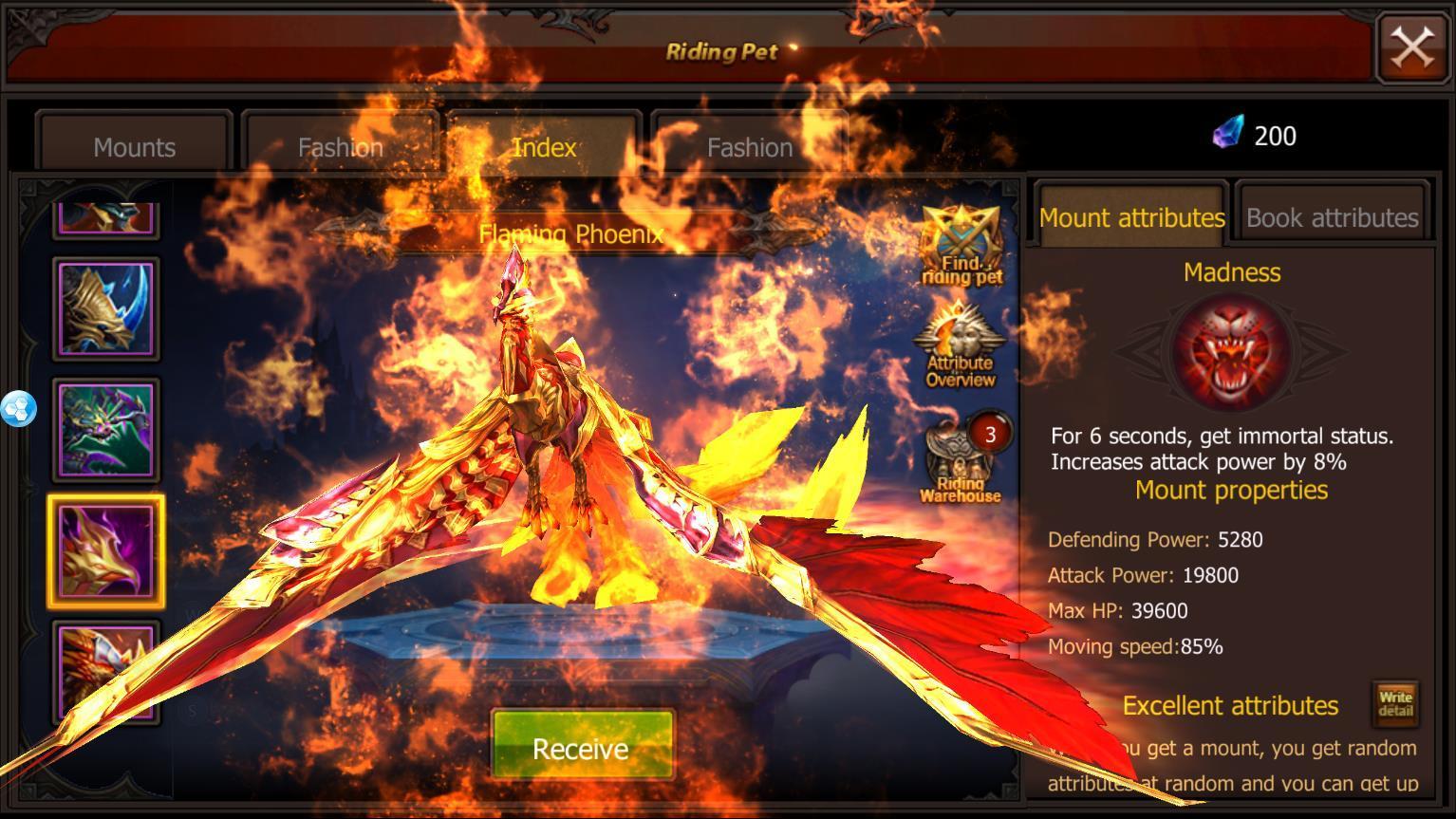Switch to the Book attributes tab
Screen dimensions: 1456x819
(1331, 217)
